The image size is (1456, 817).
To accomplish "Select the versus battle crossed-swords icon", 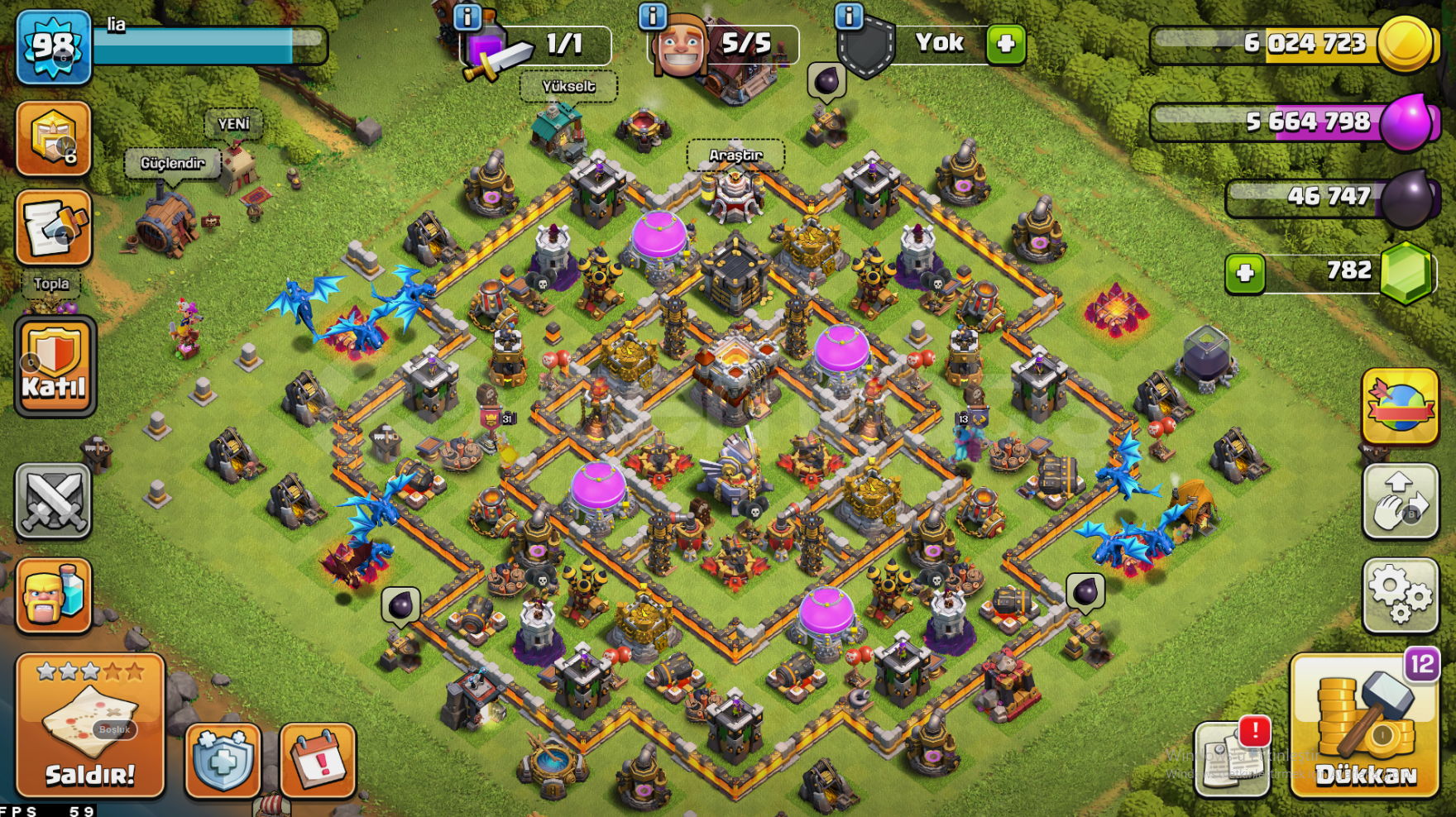I will click(x=53, y=502).
